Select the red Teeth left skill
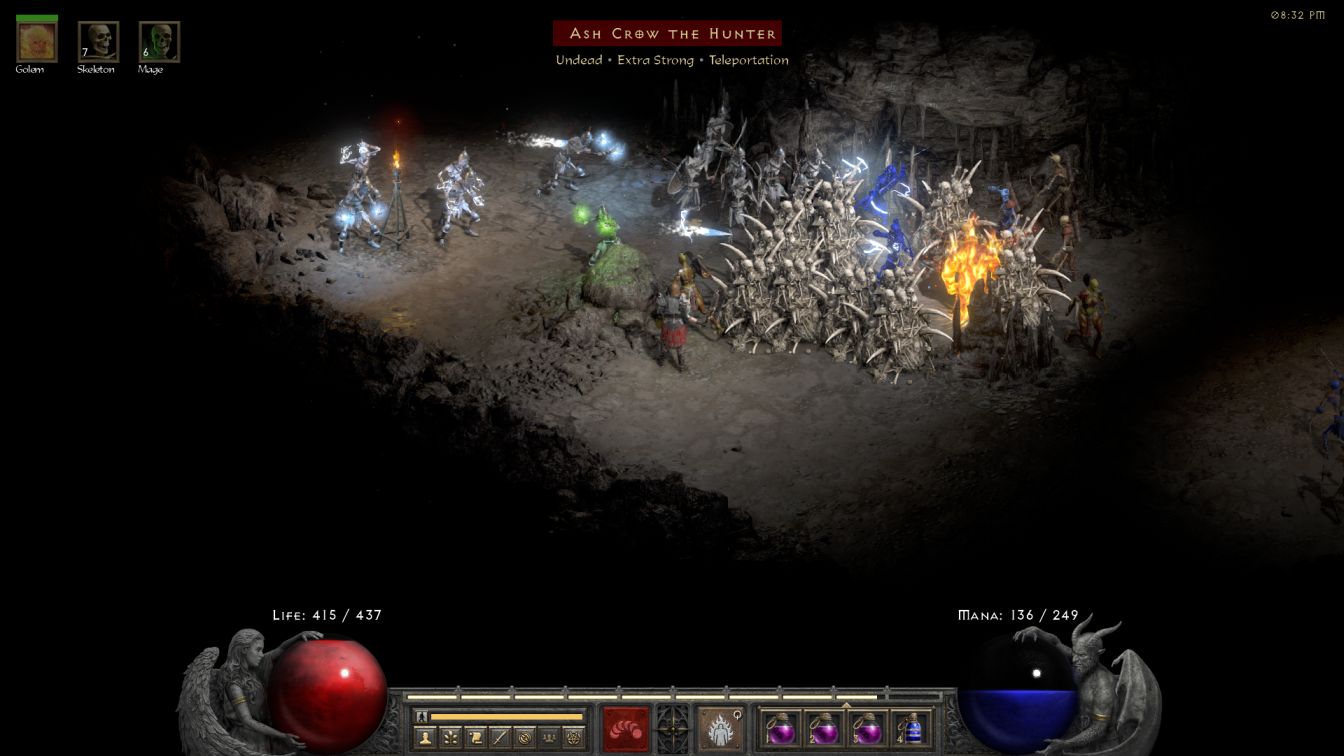The height and width of the screenshot is (756, 1344). (625, 728)
